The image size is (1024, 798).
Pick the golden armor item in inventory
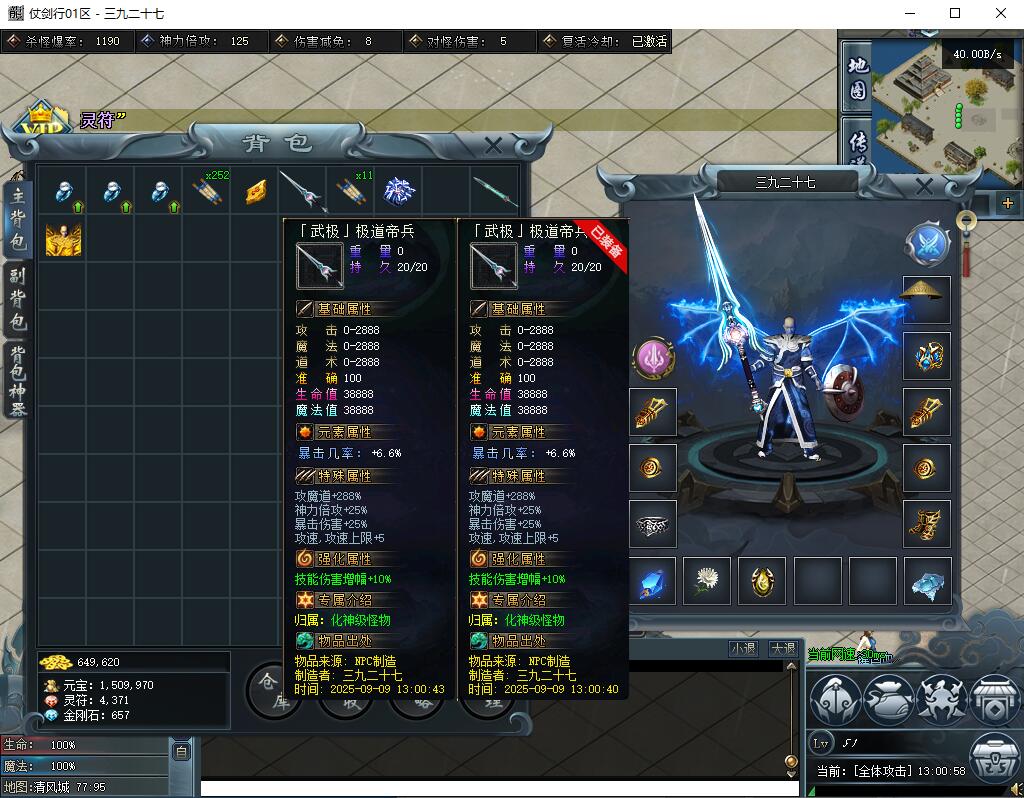[x=63, y=240]
